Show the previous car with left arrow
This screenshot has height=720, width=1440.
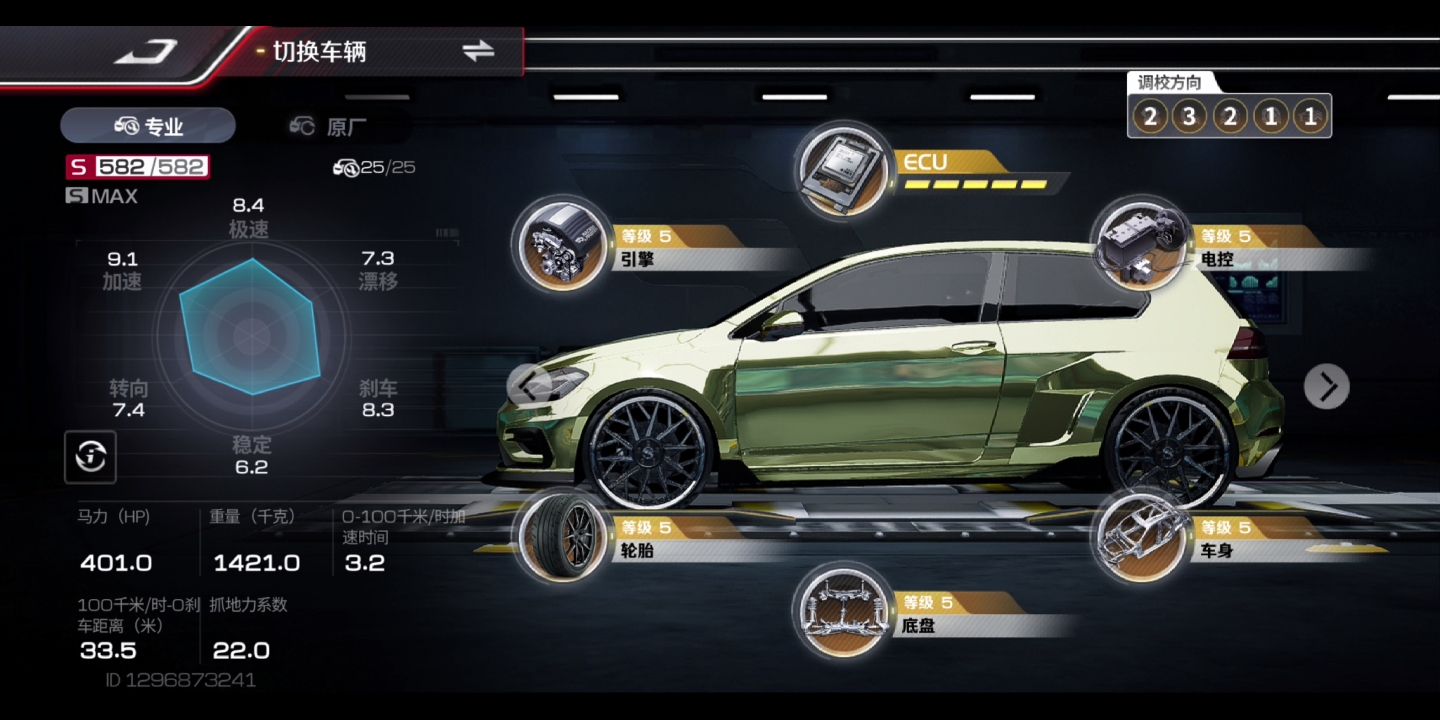click(530, 384)
